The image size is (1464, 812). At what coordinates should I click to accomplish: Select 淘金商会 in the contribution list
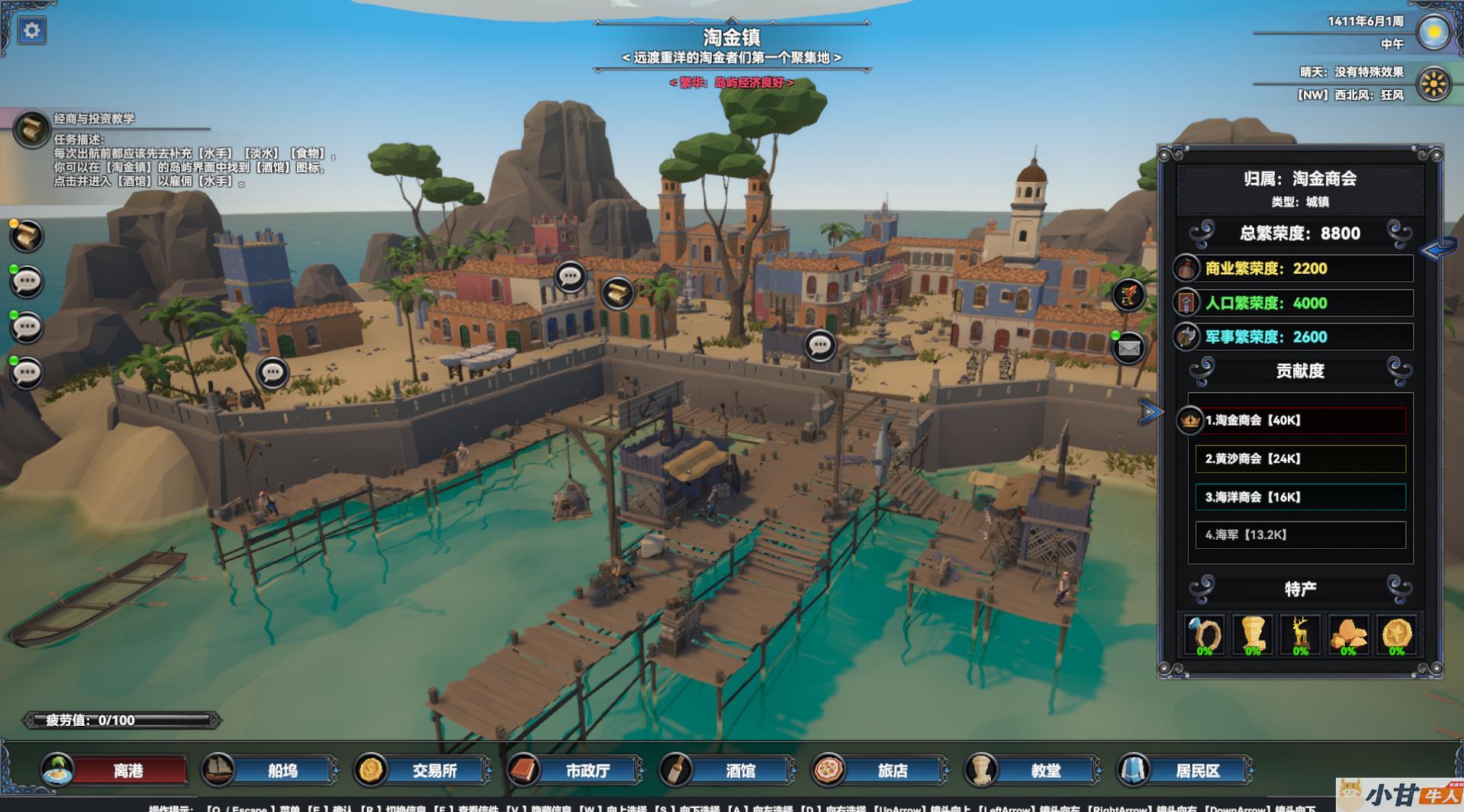click(x=1300, y=420)
